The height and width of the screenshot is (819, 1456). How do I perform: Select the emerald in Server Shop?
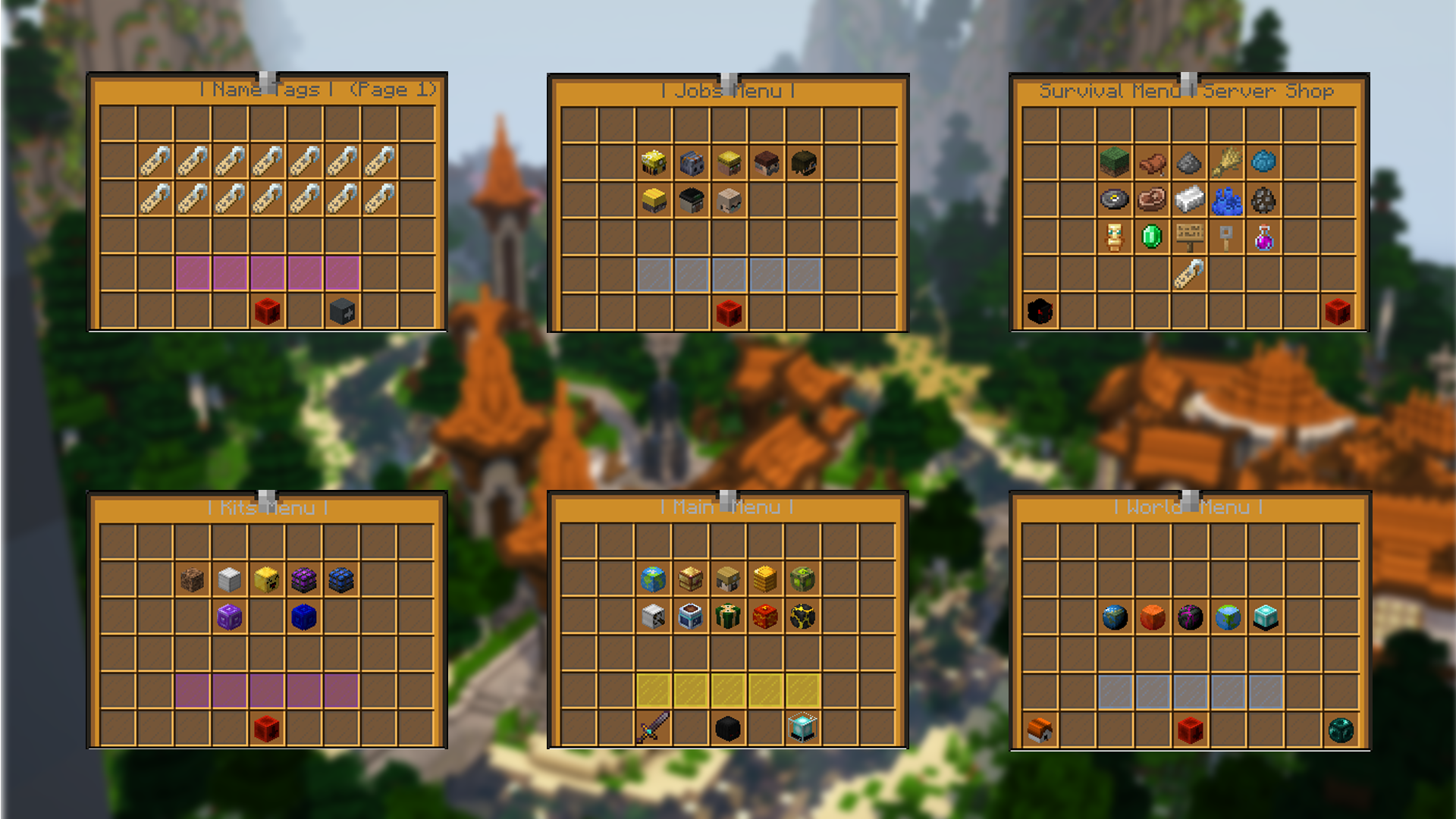(1151, 237)
